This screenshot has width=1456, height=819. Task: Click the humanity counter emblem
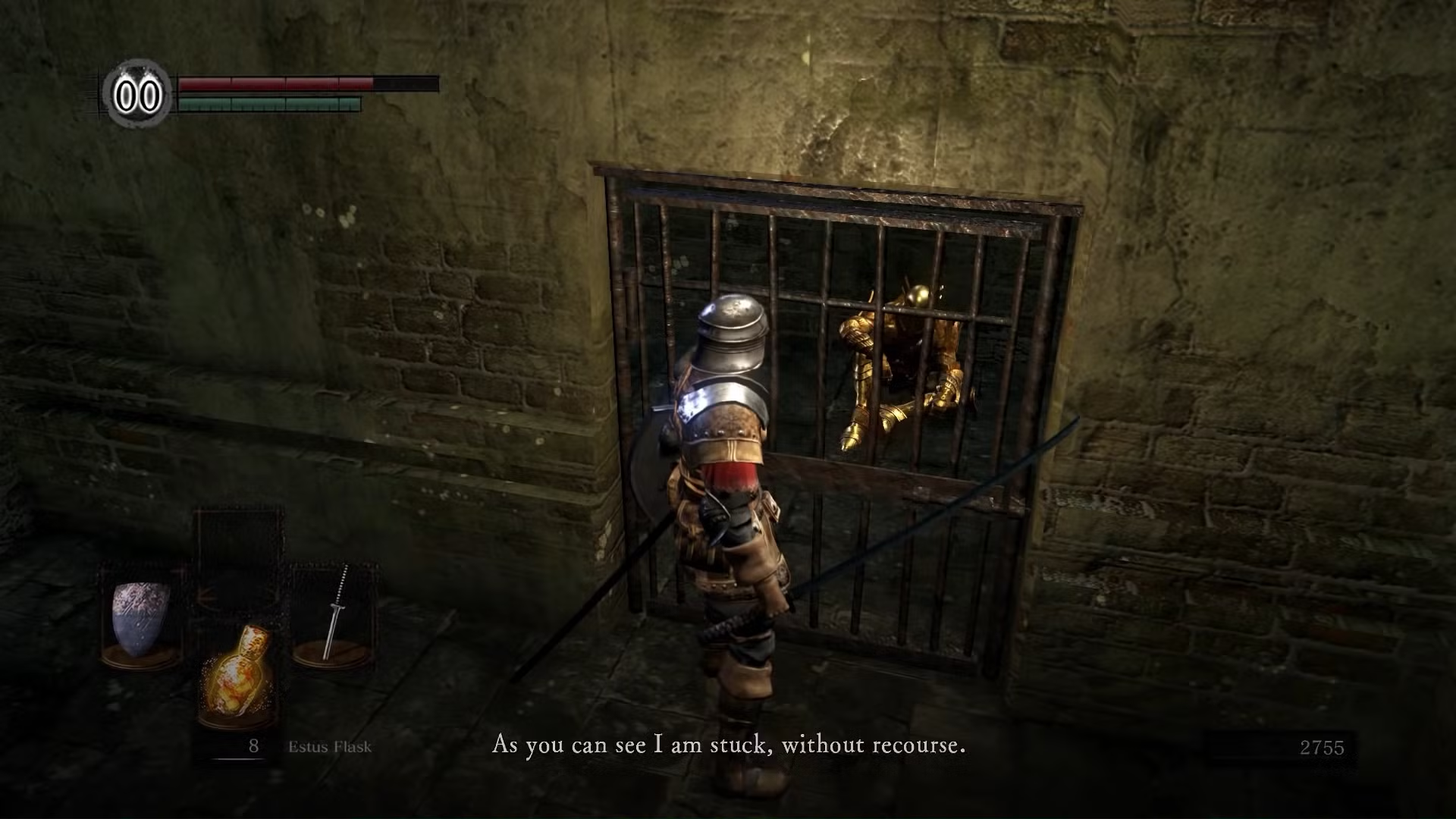[138, 96]
